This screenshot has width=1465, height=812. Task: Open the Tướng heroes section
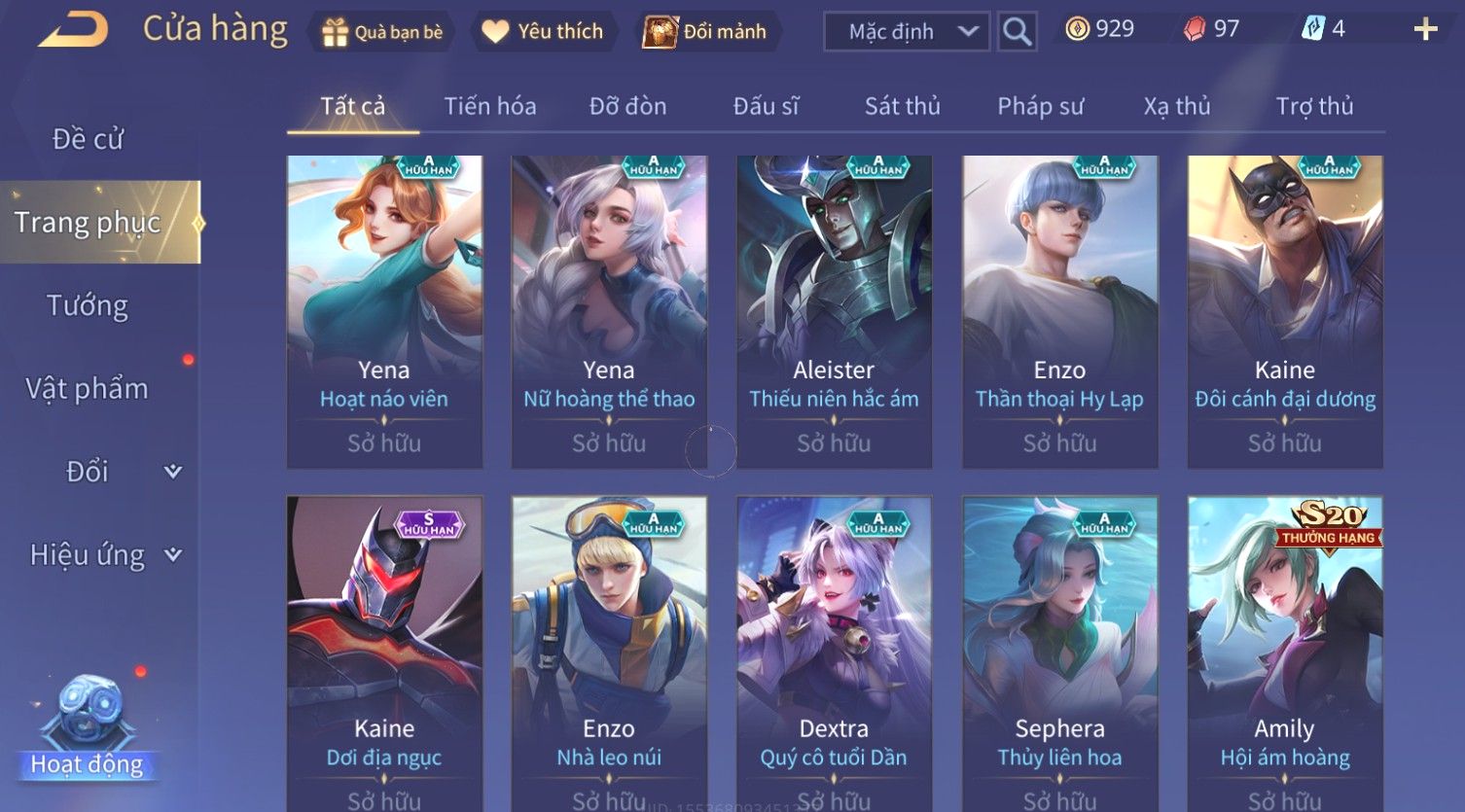(x=88, y=305)
